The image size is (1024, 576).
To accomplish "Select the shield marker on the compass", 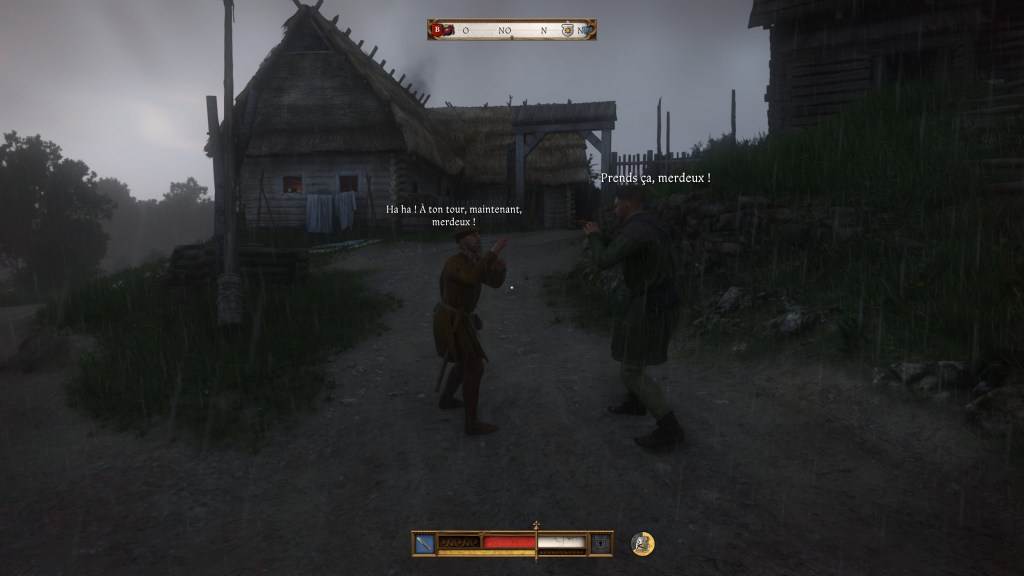I will click(567, 30).
